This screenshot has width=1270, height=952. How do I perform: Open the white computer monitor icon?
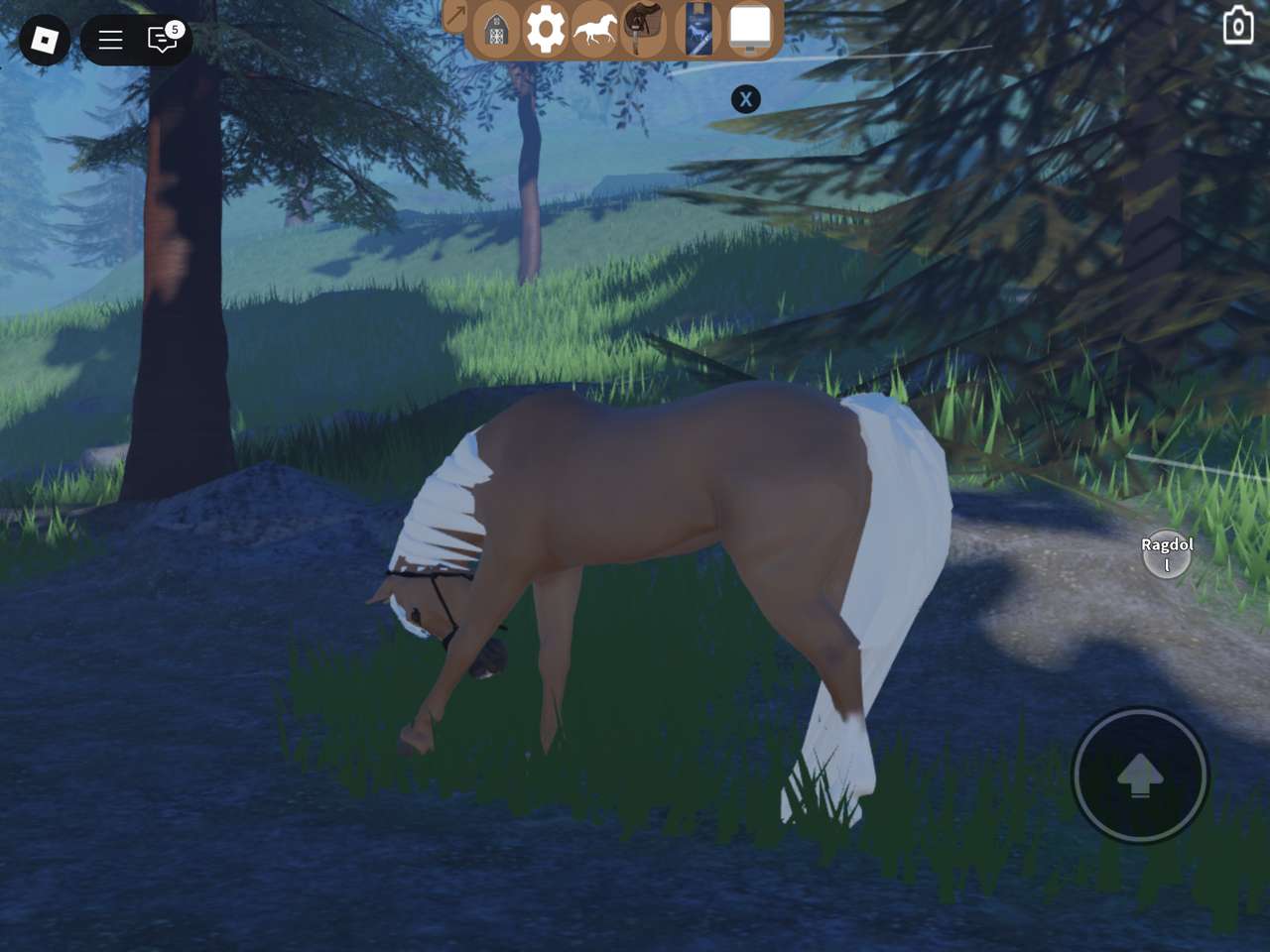pos(750,29)
